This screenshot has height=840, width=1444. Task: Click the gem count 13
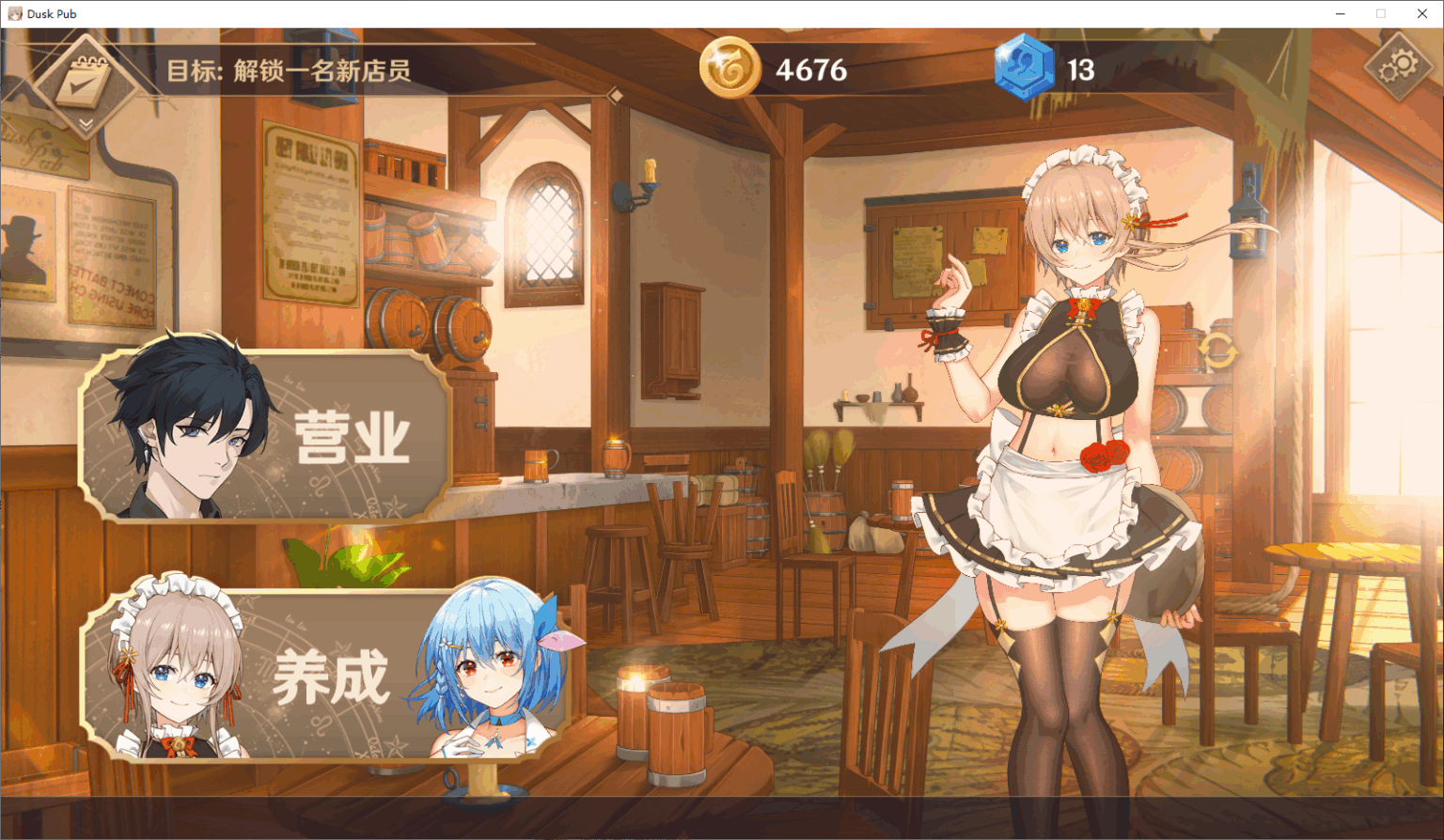coord(1079,70)
